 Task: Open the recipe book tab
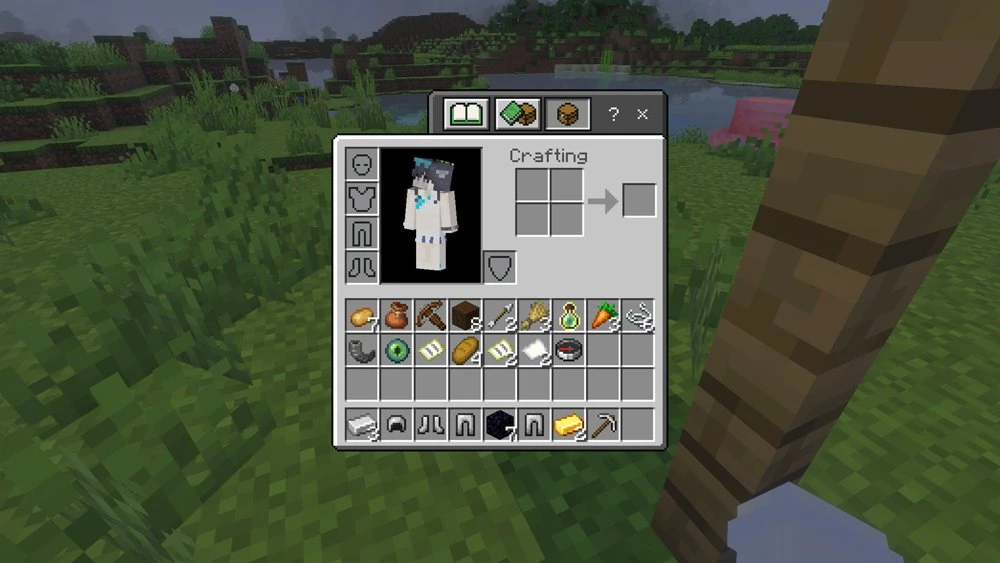coord(465,114)
